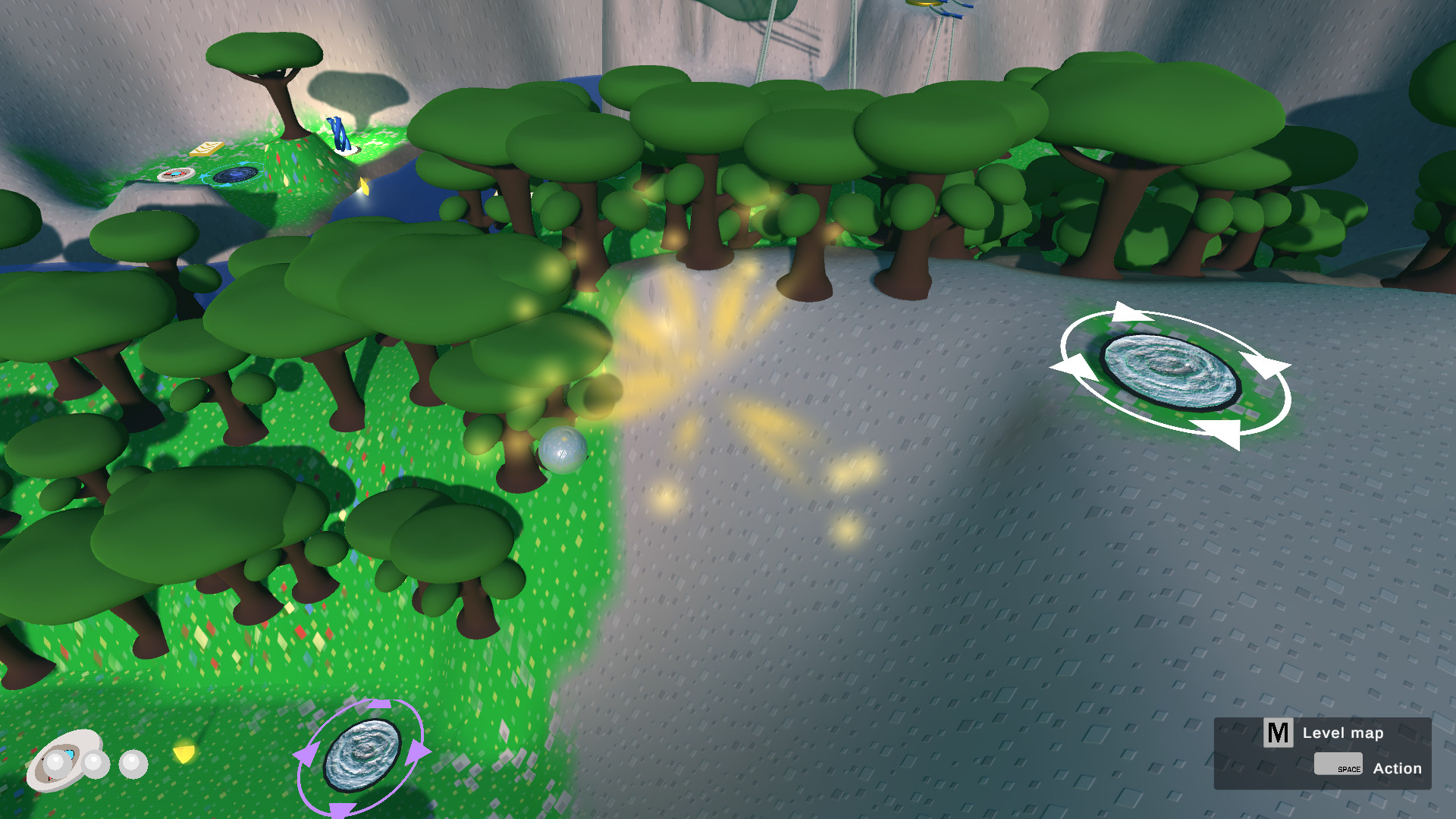Click the white disc with the blue fish
This screenshot has height=819, width=1456.
(x=175, y=174)
